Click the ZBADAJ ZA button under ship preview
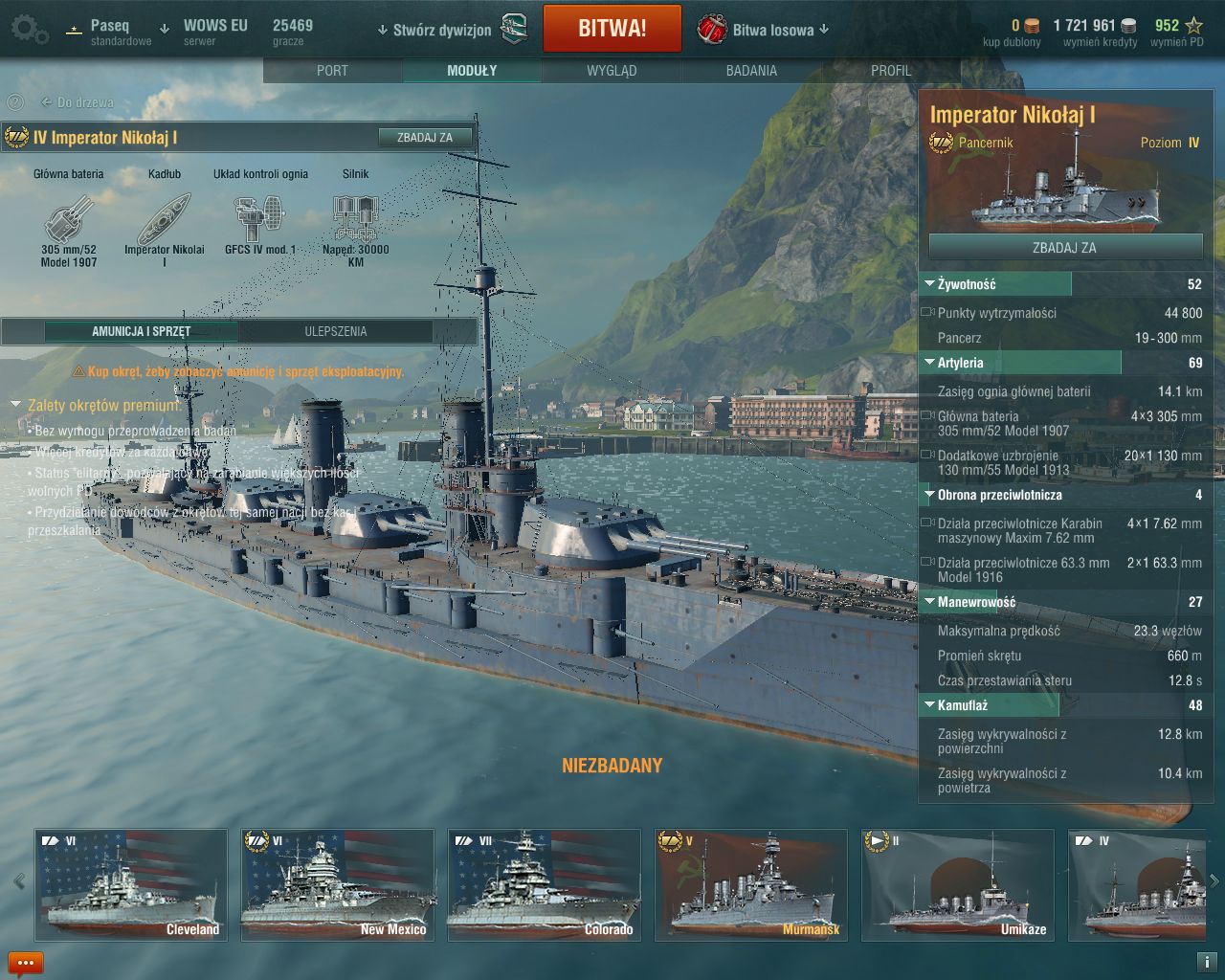 [x=1064, y=247]
